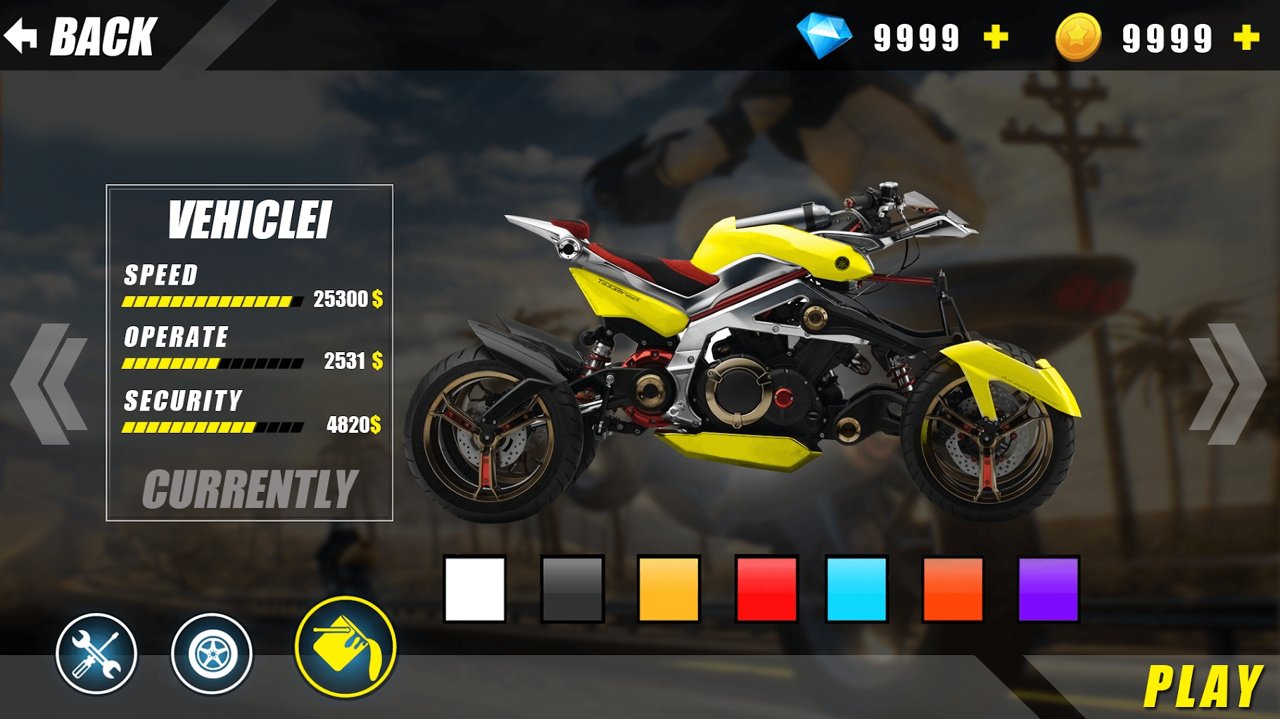
Task: Click the CURRENTLY vehicle status button
Action: [250, 489]
